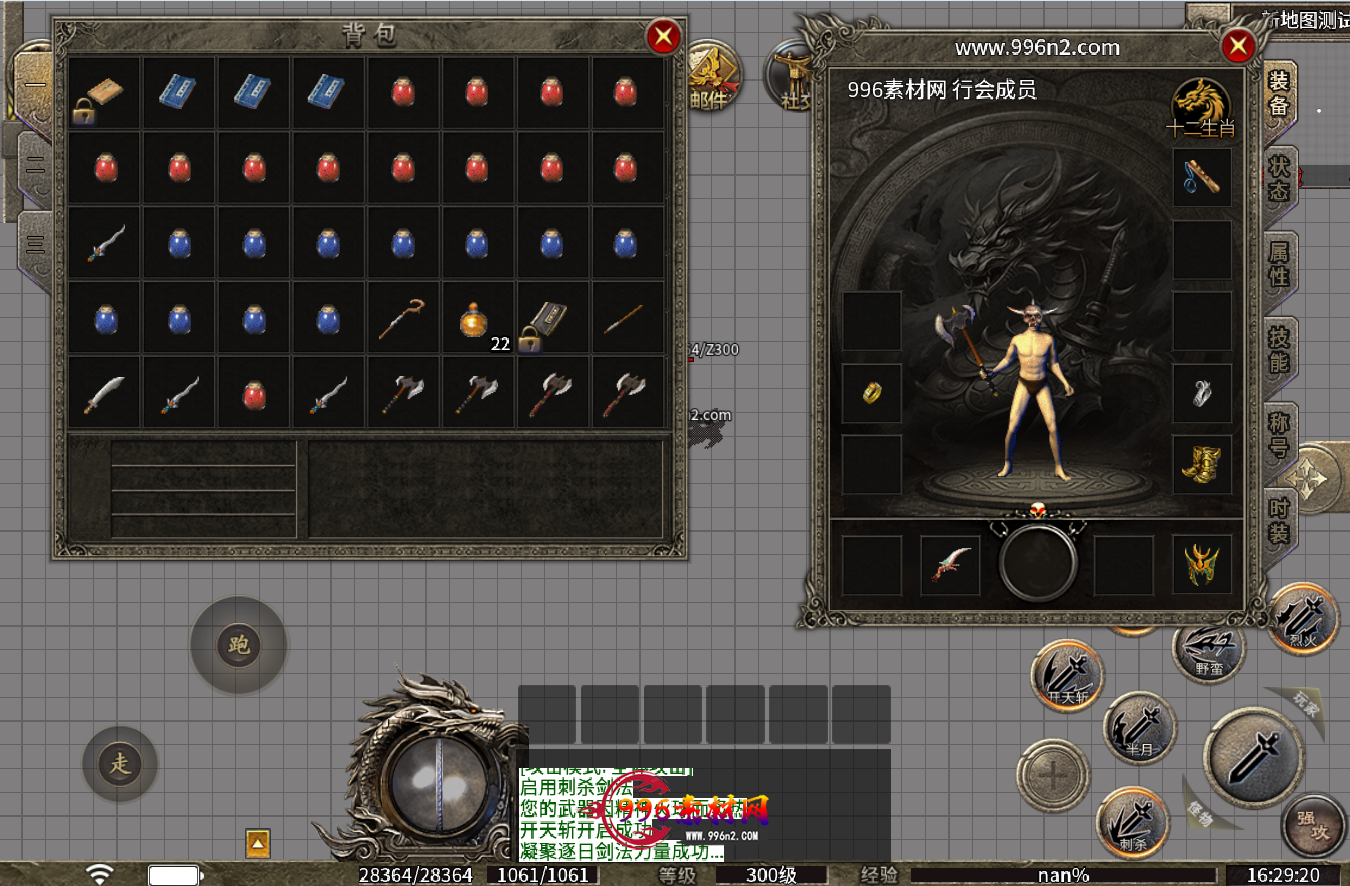Switch to the 状态 status tab
Image resolution: width=1350 pixels, height=886 pixels.
[1279, 178]
